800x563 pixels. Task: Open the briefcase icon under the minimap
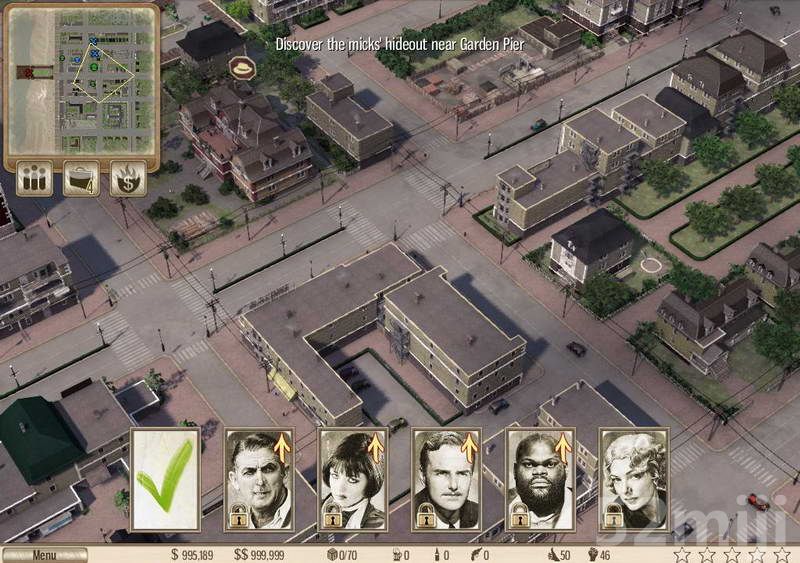click(82, 179)
